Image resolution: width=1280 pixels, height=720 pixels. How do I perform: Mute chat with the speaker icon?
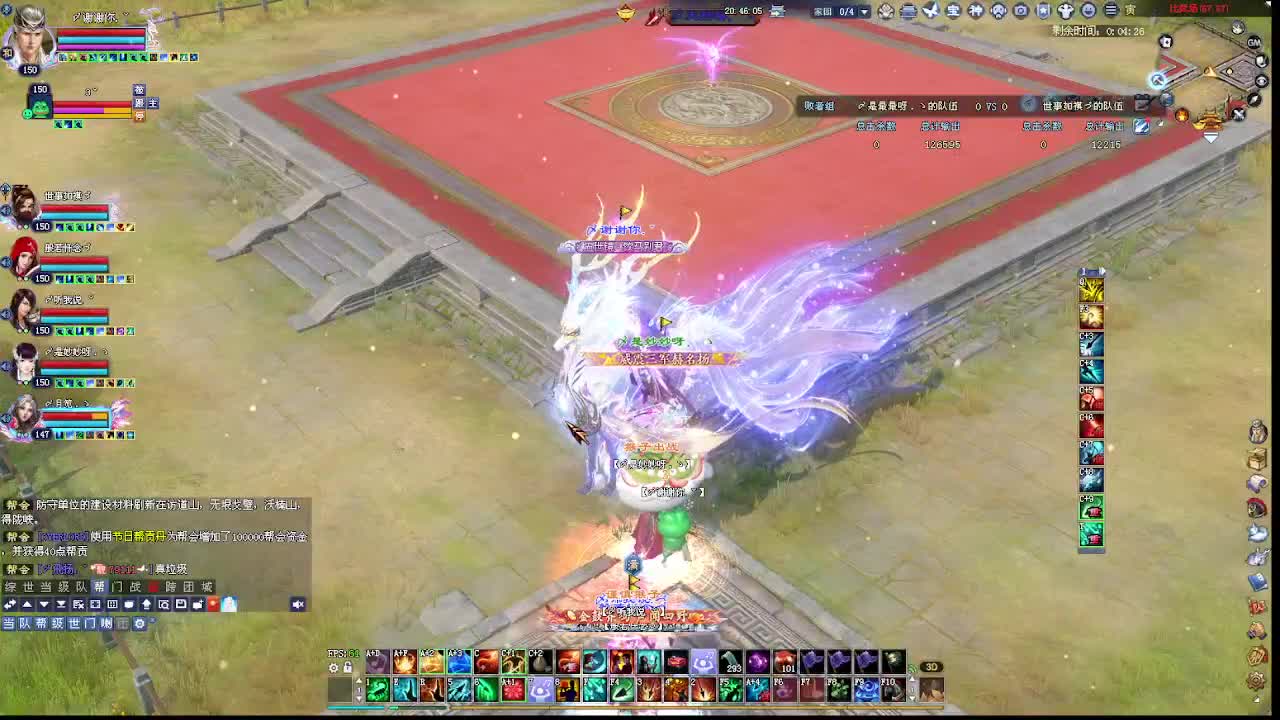[x=297, y=604]
